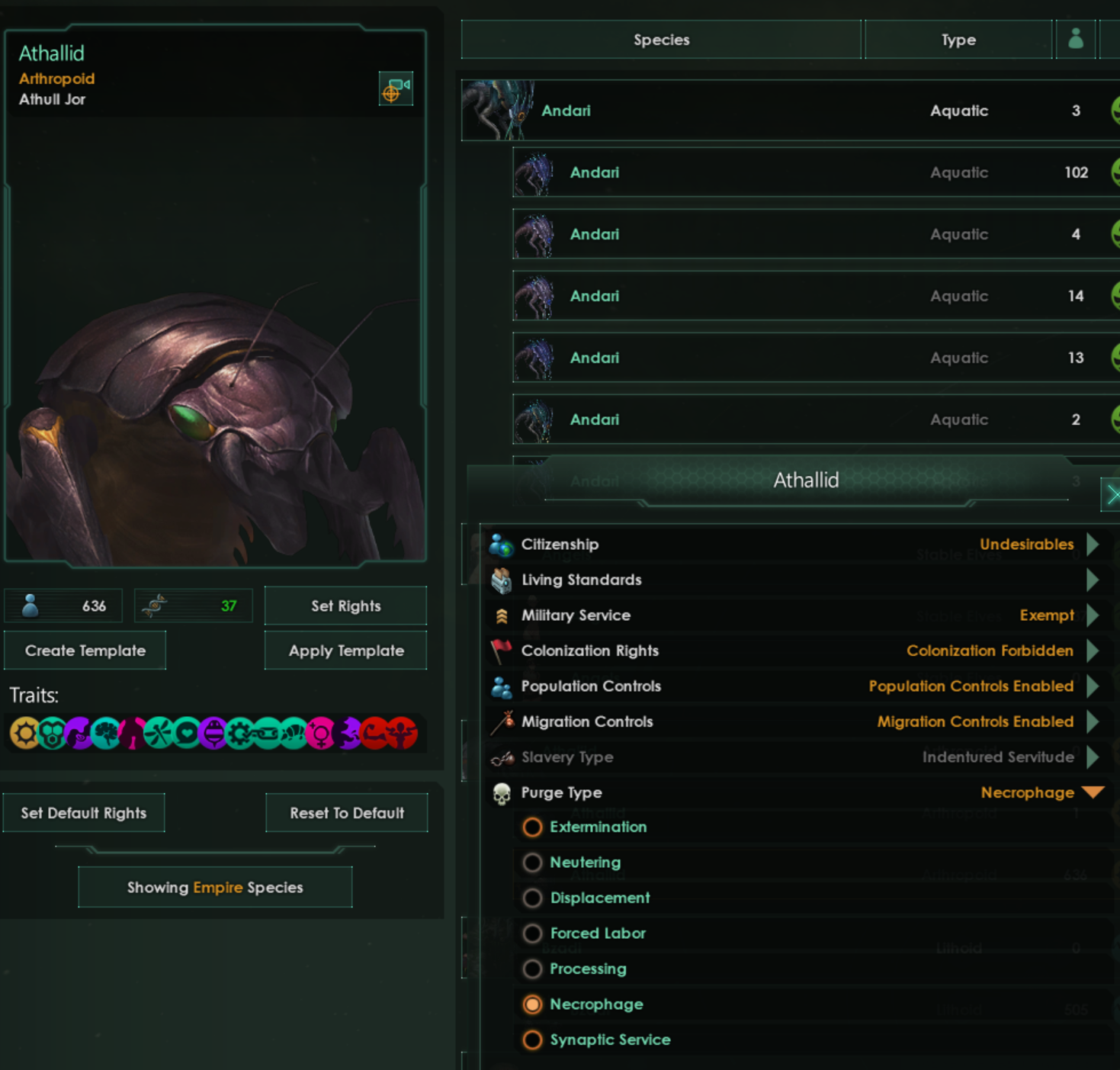The width and height of the screenshot is (1120, 1070).
Task: Click the camera locate icon on portrait
Action: [396, 89]
